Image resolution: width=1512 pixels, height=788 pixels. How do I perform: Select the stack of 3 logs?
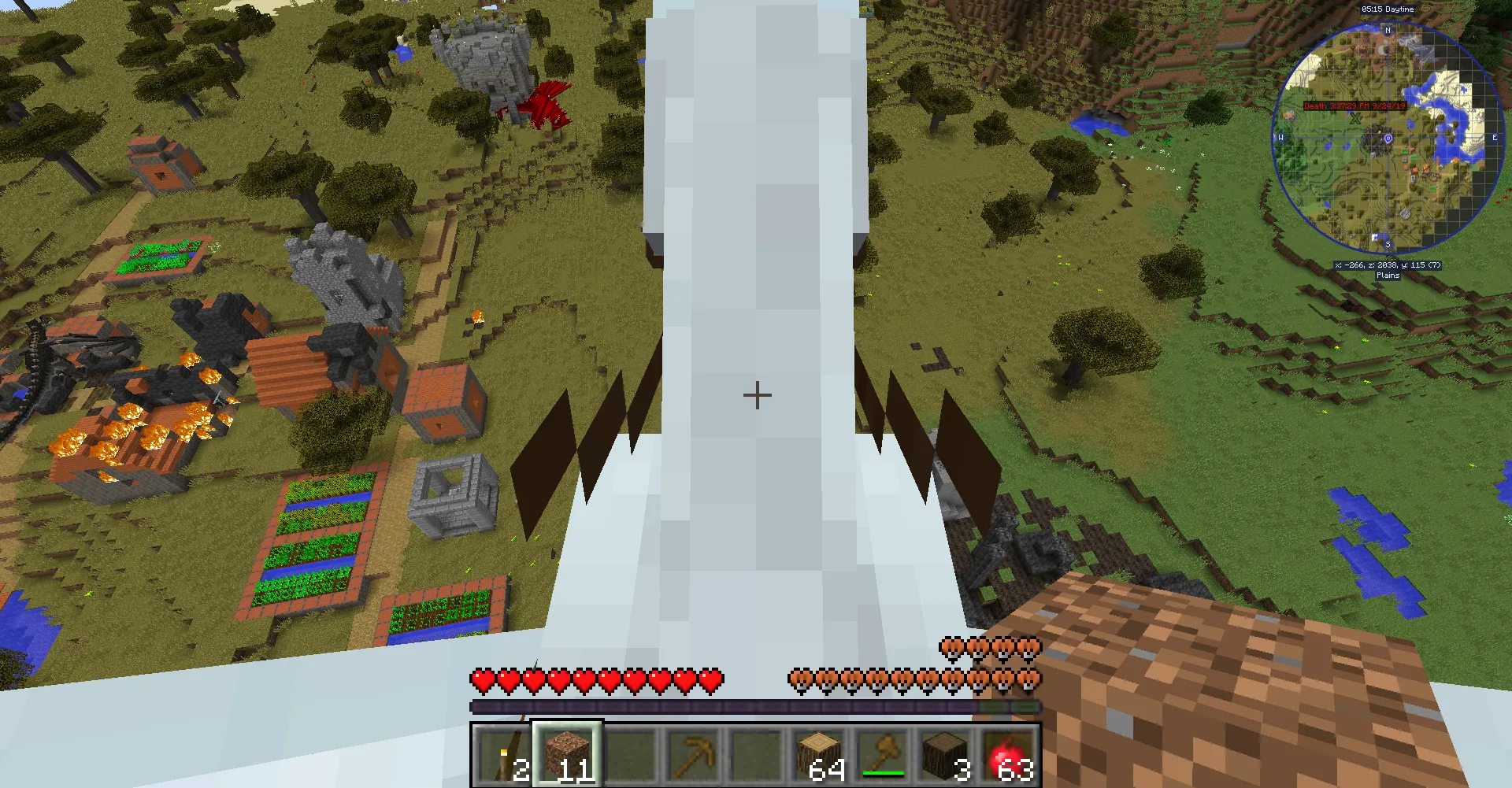point(947,754)
